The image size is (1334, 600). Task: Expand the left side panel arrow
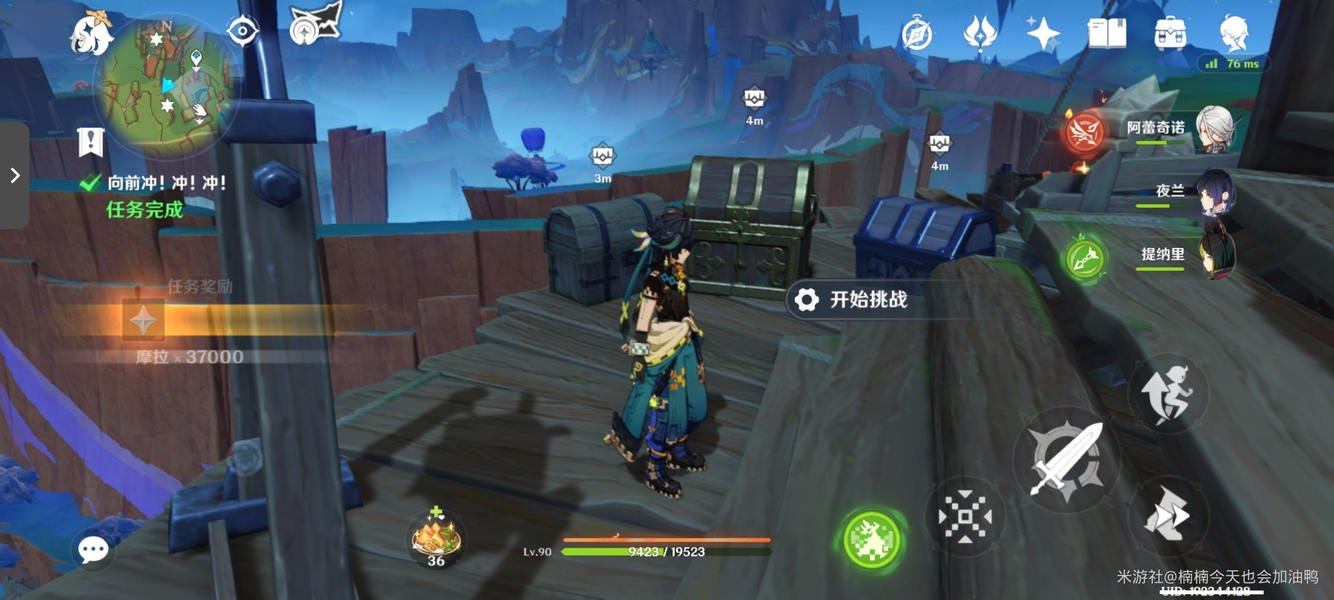coord(15,176)
